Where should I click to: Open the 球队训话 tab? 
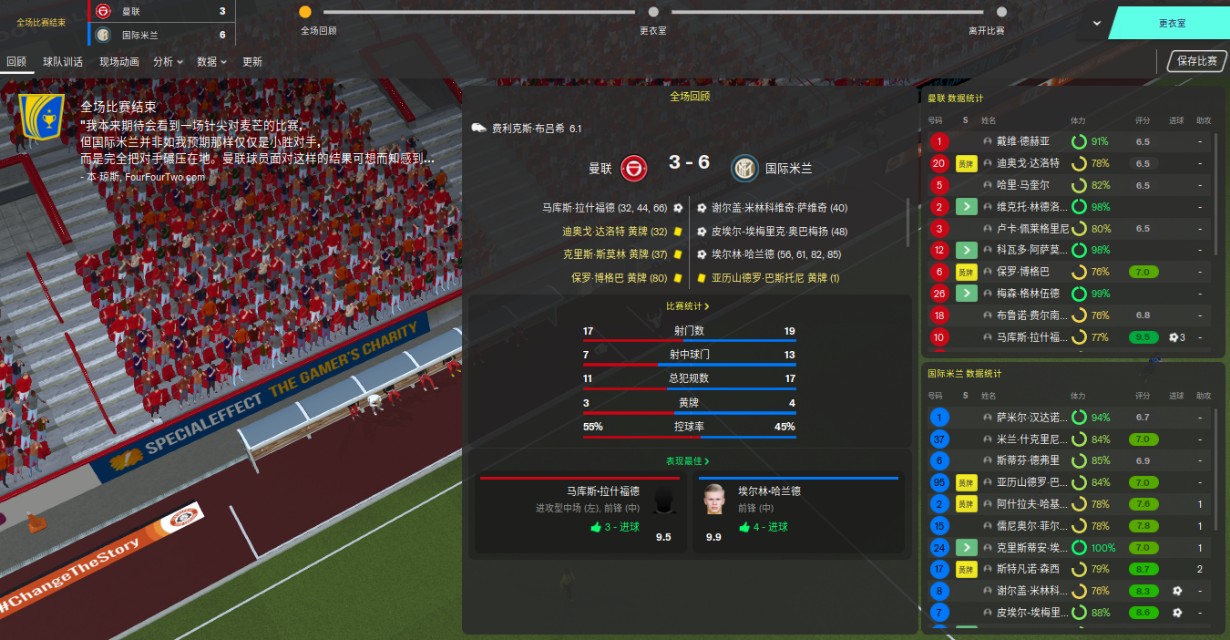[63, 62]
